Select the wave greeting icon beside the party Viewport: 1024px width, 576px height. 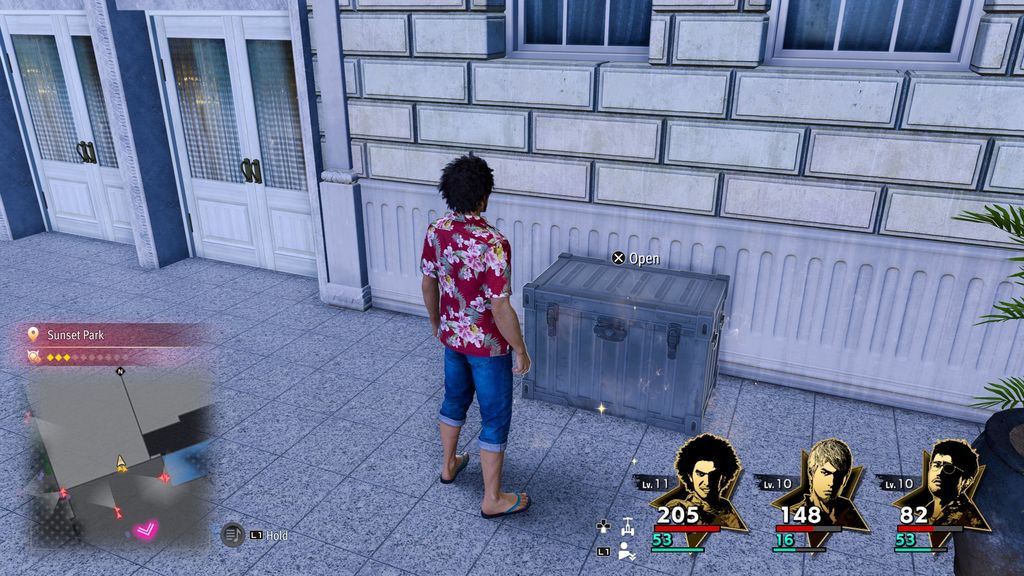[626, 550]
